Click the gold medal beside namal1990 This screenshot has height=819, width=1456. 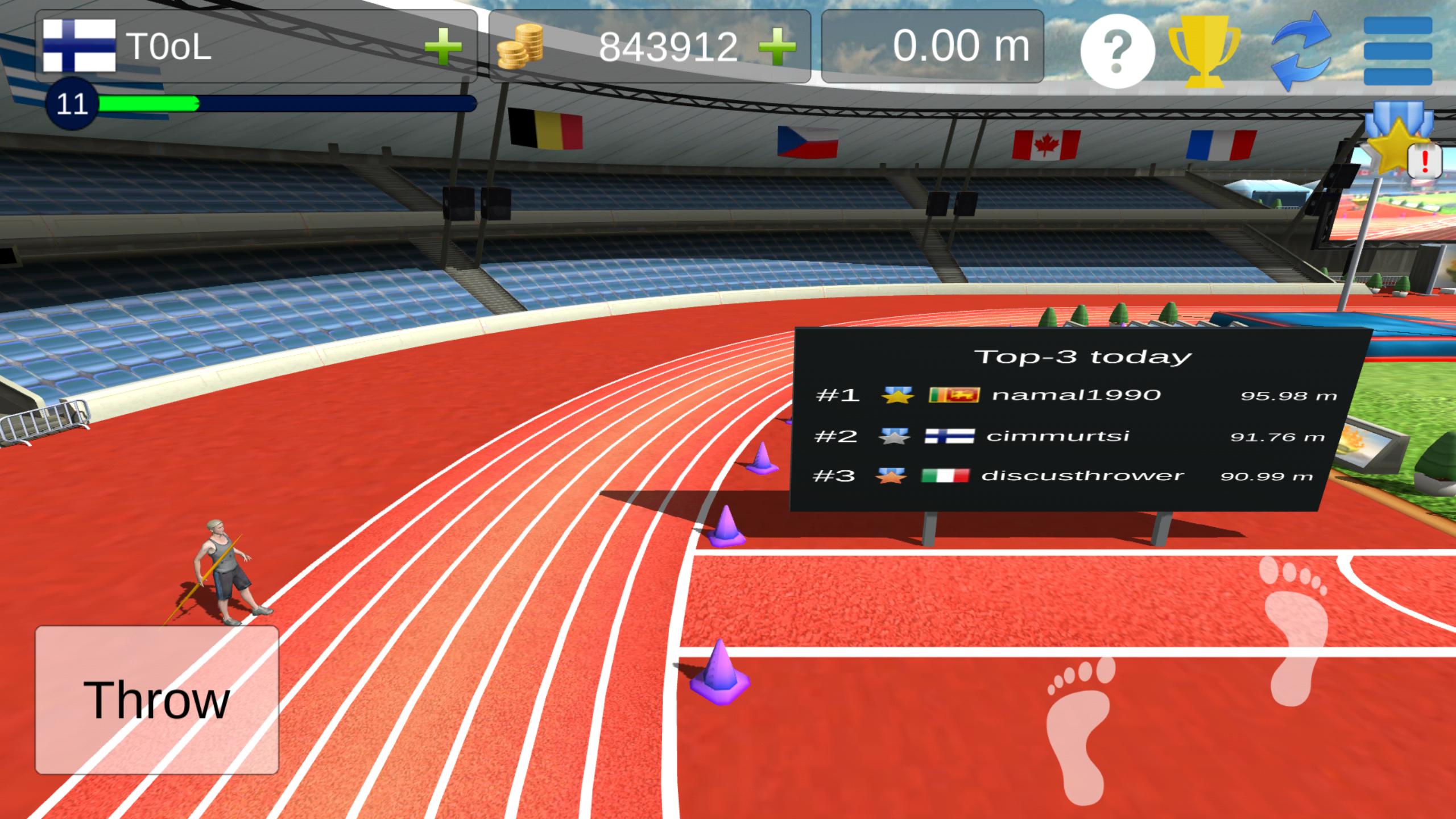pyautogui.click(x=897, y=395)
